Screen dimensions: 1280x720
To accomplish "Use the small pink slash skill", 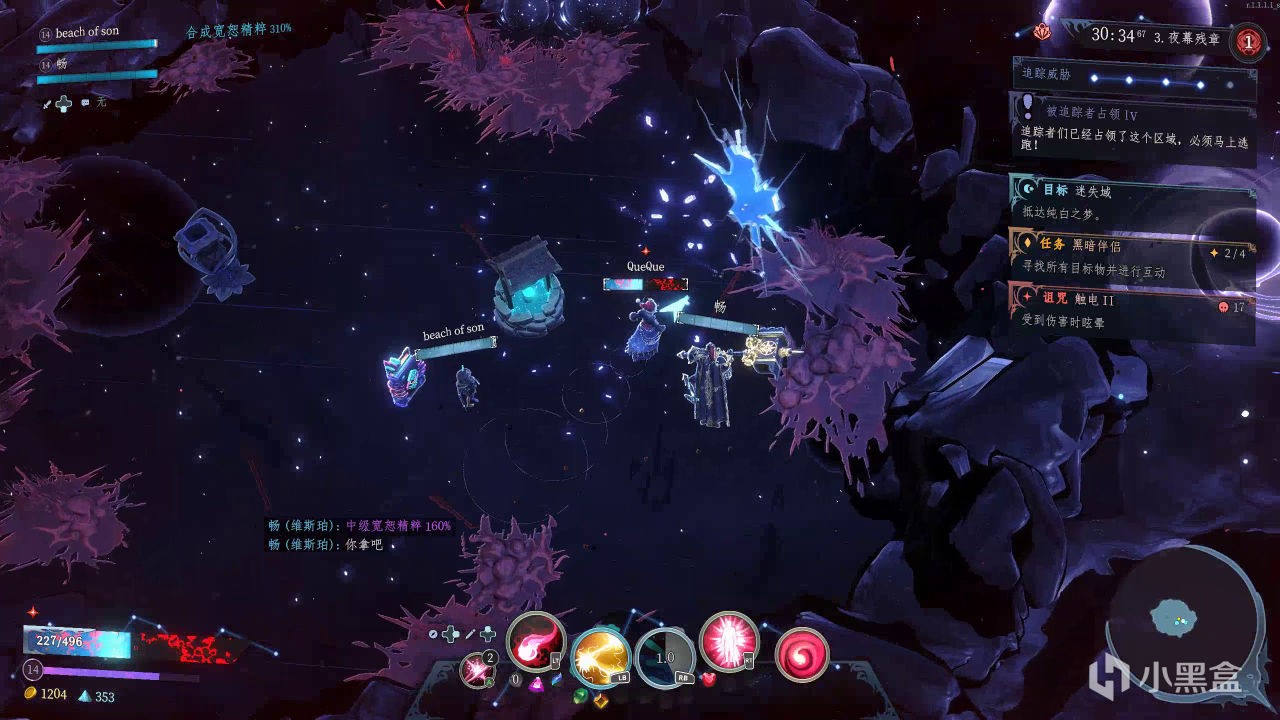I will tap(476, 669).
